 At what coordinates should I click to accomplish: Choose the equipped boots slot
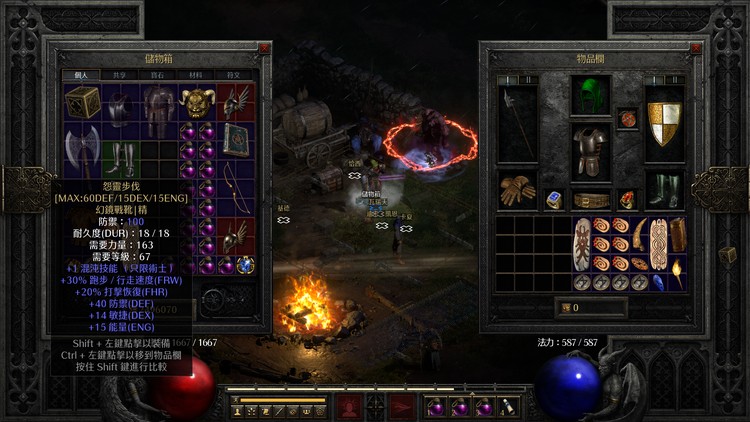(x=664, y=190)
